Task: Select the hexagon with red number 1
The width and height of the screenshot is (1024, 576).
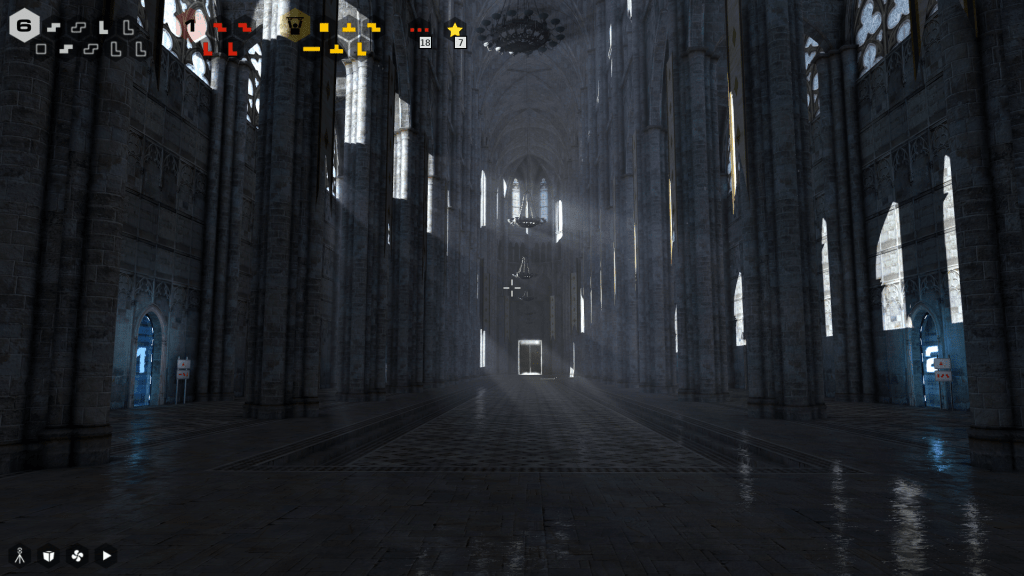Action: pyautogui.click(x=193, y=26)
